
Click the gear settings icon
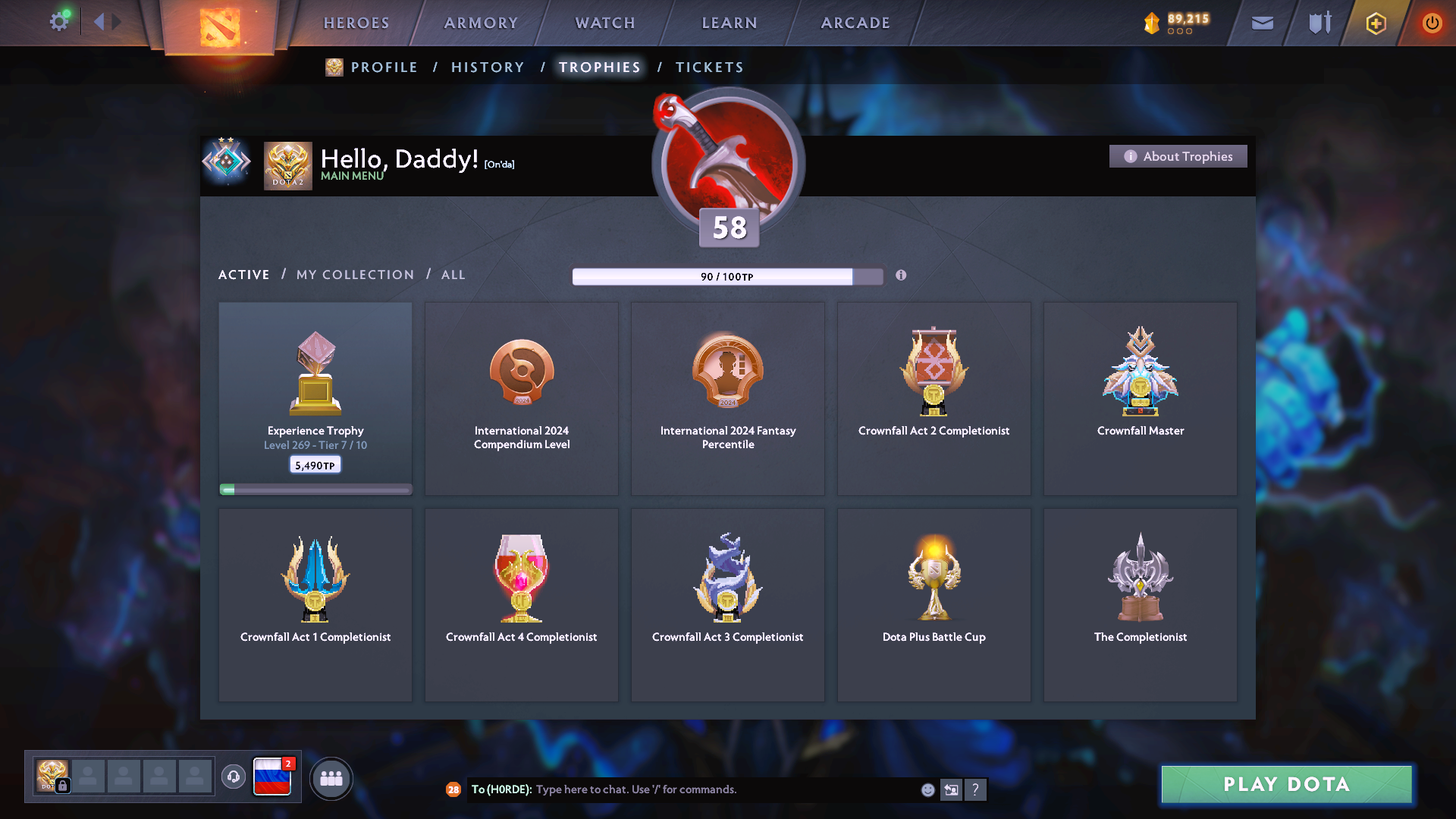coord(59,21)
